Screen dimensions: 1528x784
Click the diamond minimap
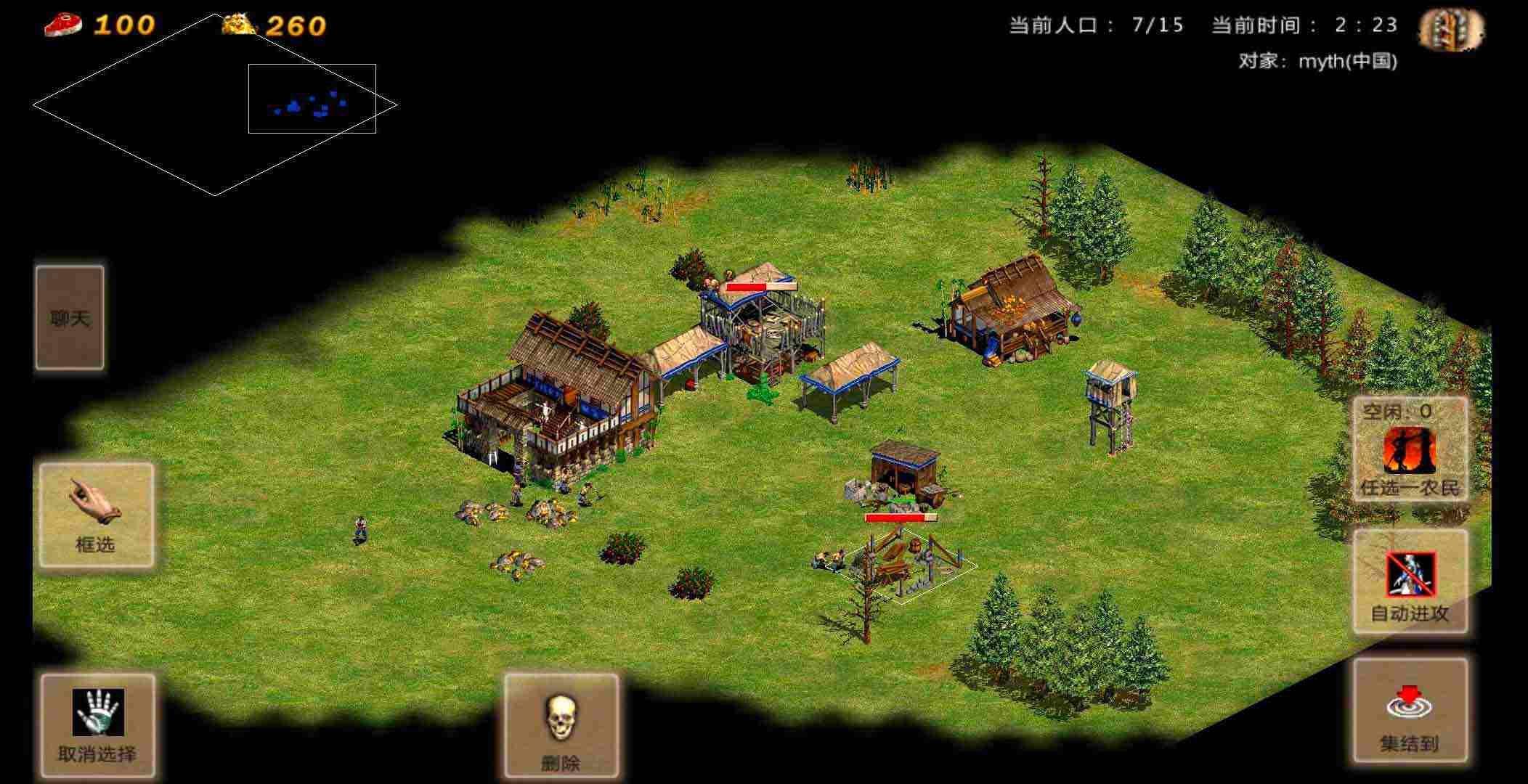point(215,105)
